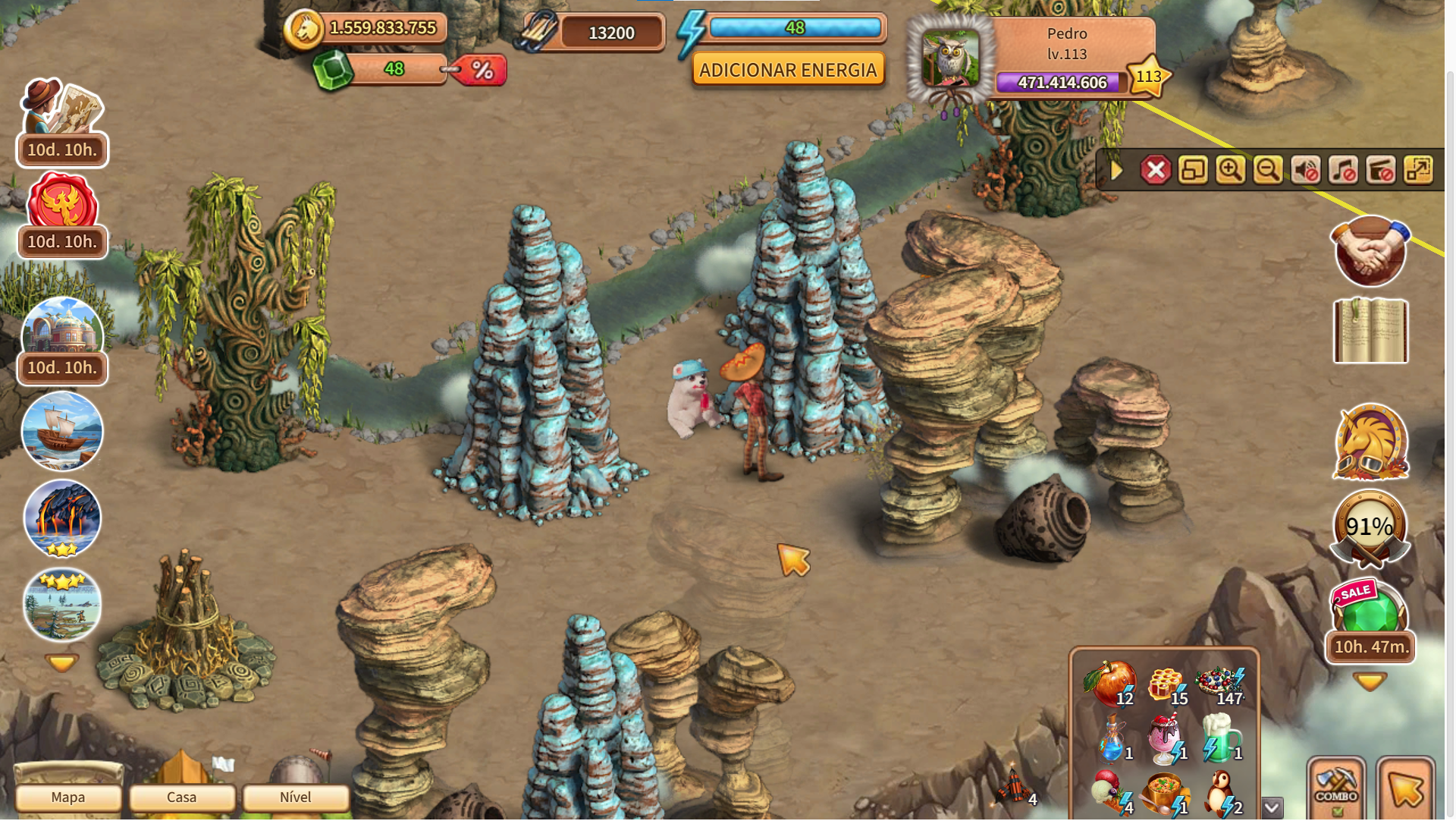Screen dimensions: 1456x821
Task: Click Pedro's owl avatar portrait
Action: coord(951,59)
